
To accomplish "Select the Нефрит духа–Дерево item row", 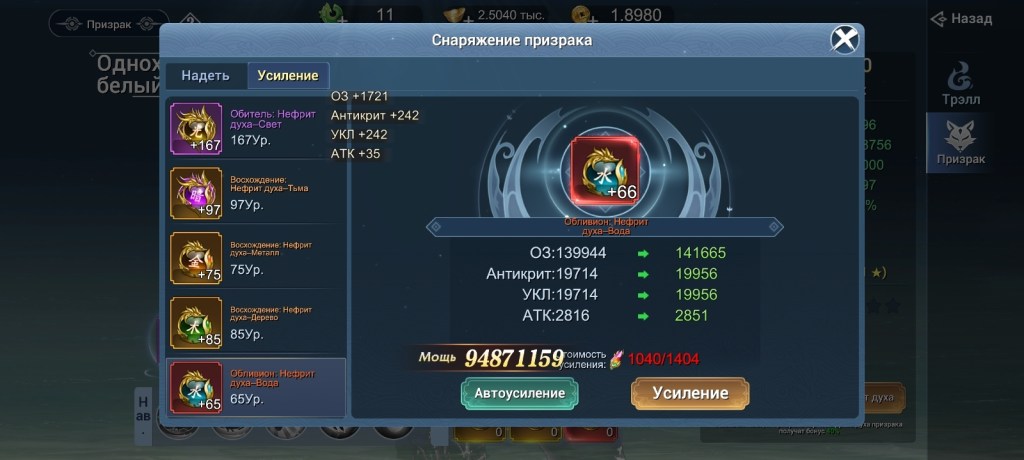I will (256, 322).
